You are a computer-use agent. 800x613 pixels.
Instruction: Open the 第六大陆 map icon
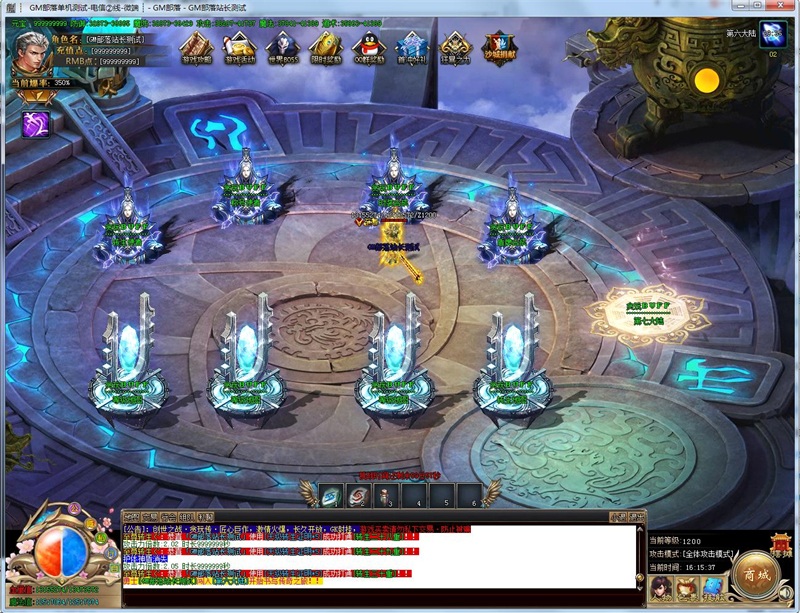772,36
